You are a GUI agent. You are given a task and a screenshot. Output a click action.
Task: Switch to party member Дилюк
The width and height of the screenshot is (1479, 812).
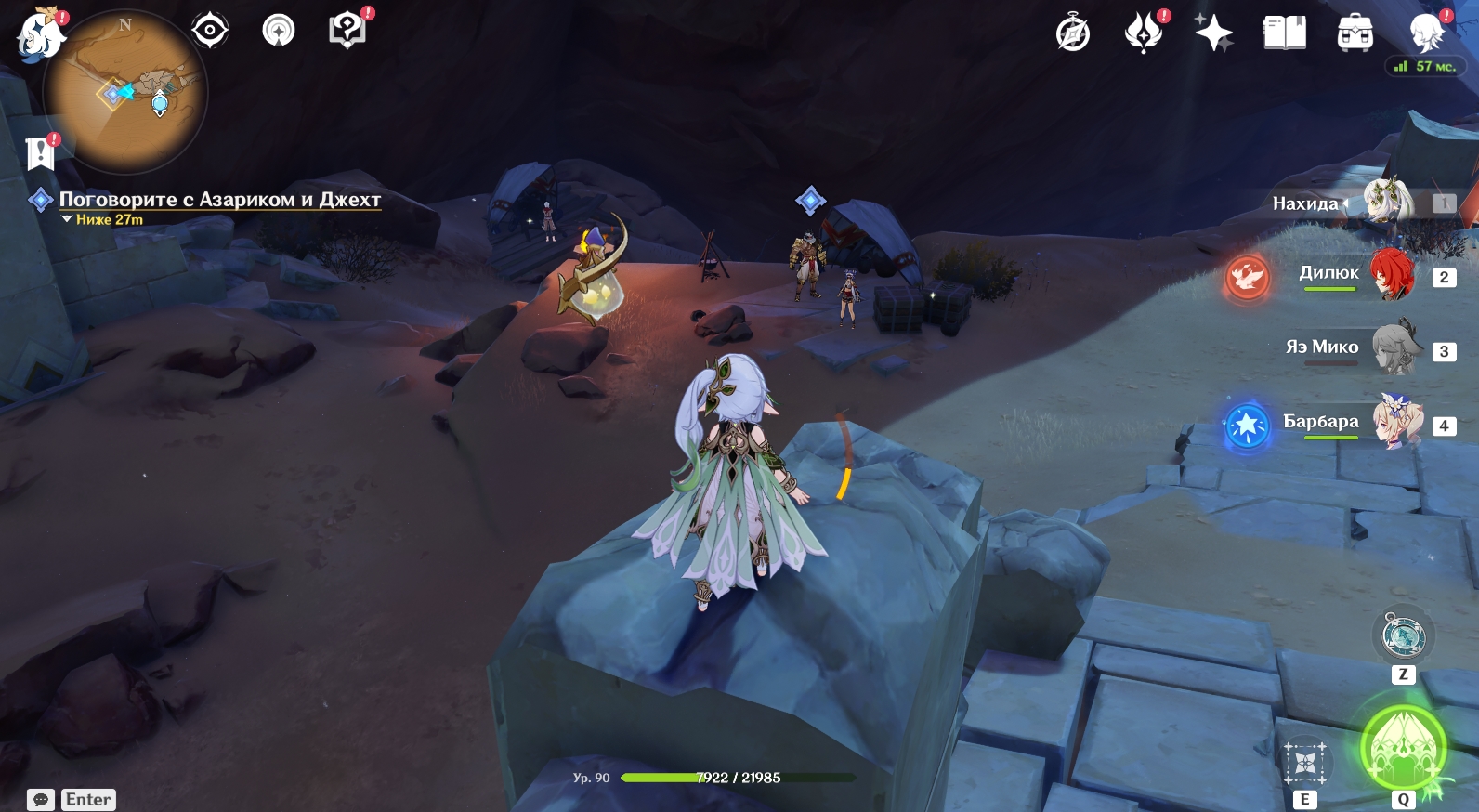click(1391, 275)
